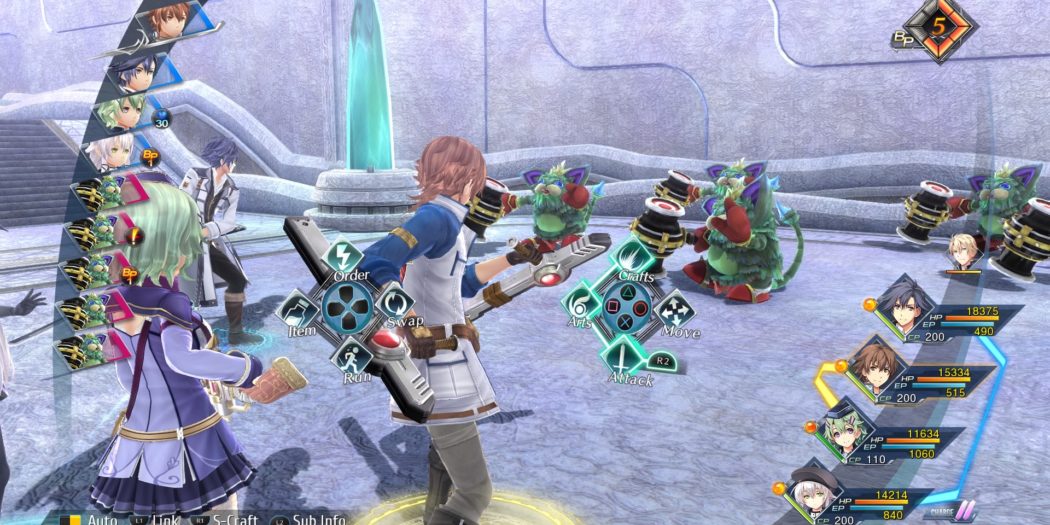Click the brown-haired portrait in the turn order
The width and height of the screenshot is (1050, 525).
pos(166,20)
